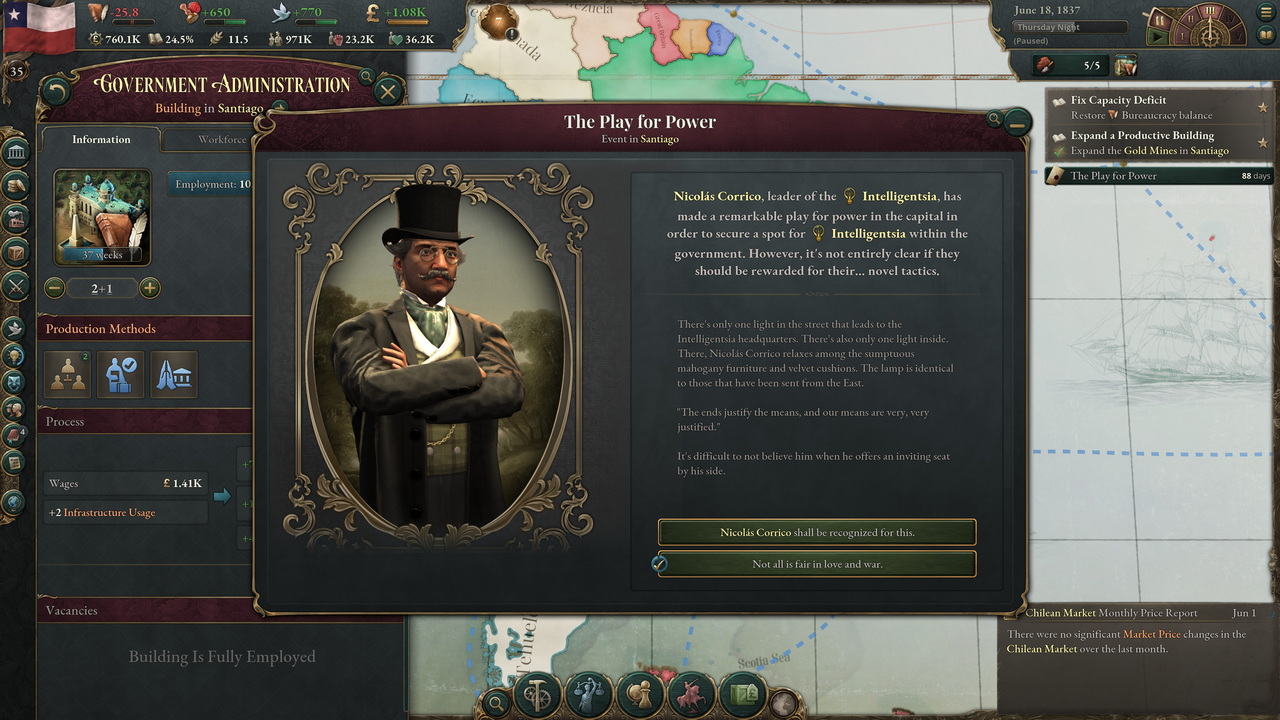The width and height of the screenshot is (1280, 720).
Task: Minimize The Play for Power event window
Action: [1017, 123]
